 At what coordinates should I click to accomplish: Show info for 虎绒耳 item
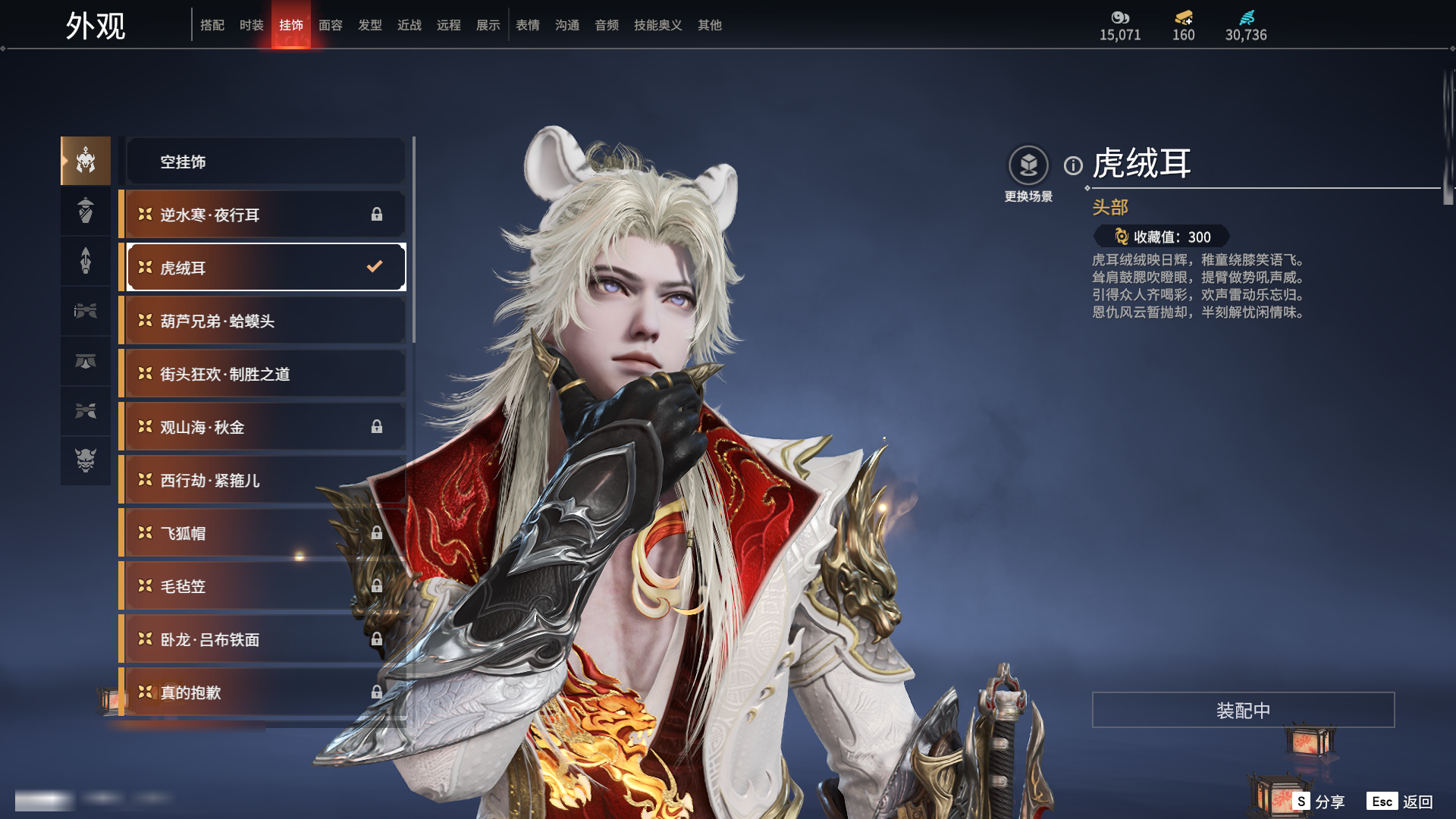1073,165
